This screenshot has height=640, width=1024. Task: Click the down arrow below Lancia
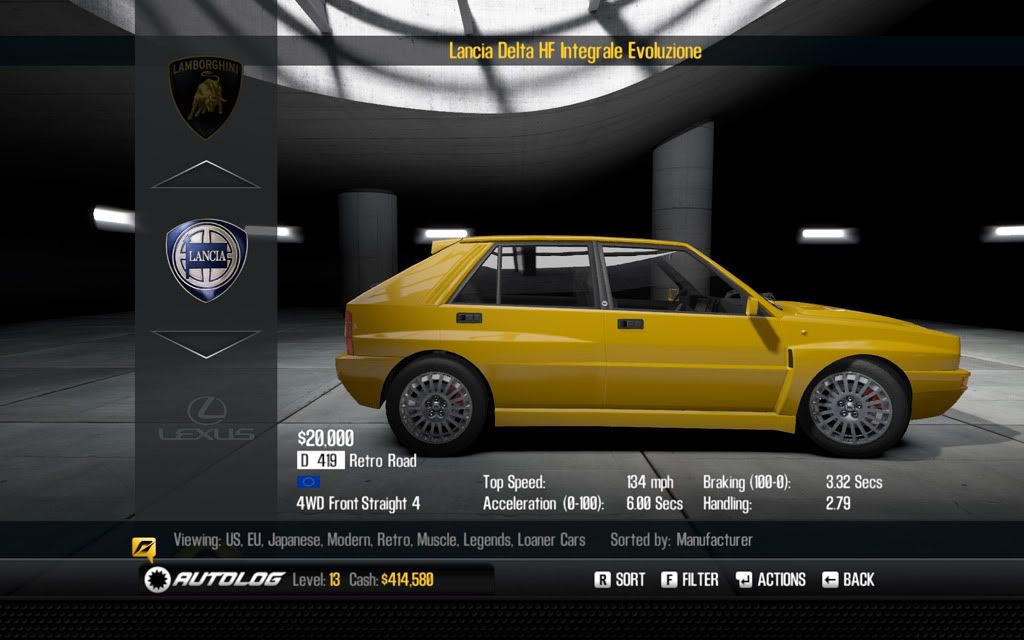click(x=206, y=344)
